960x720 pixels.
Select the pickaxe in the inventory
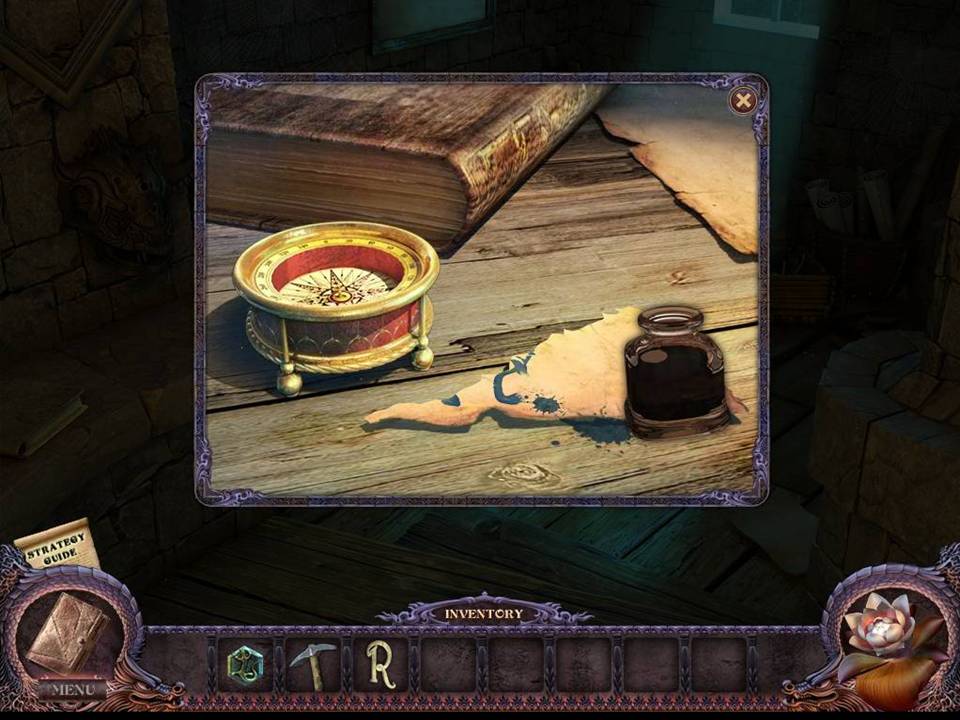point(312,665)
